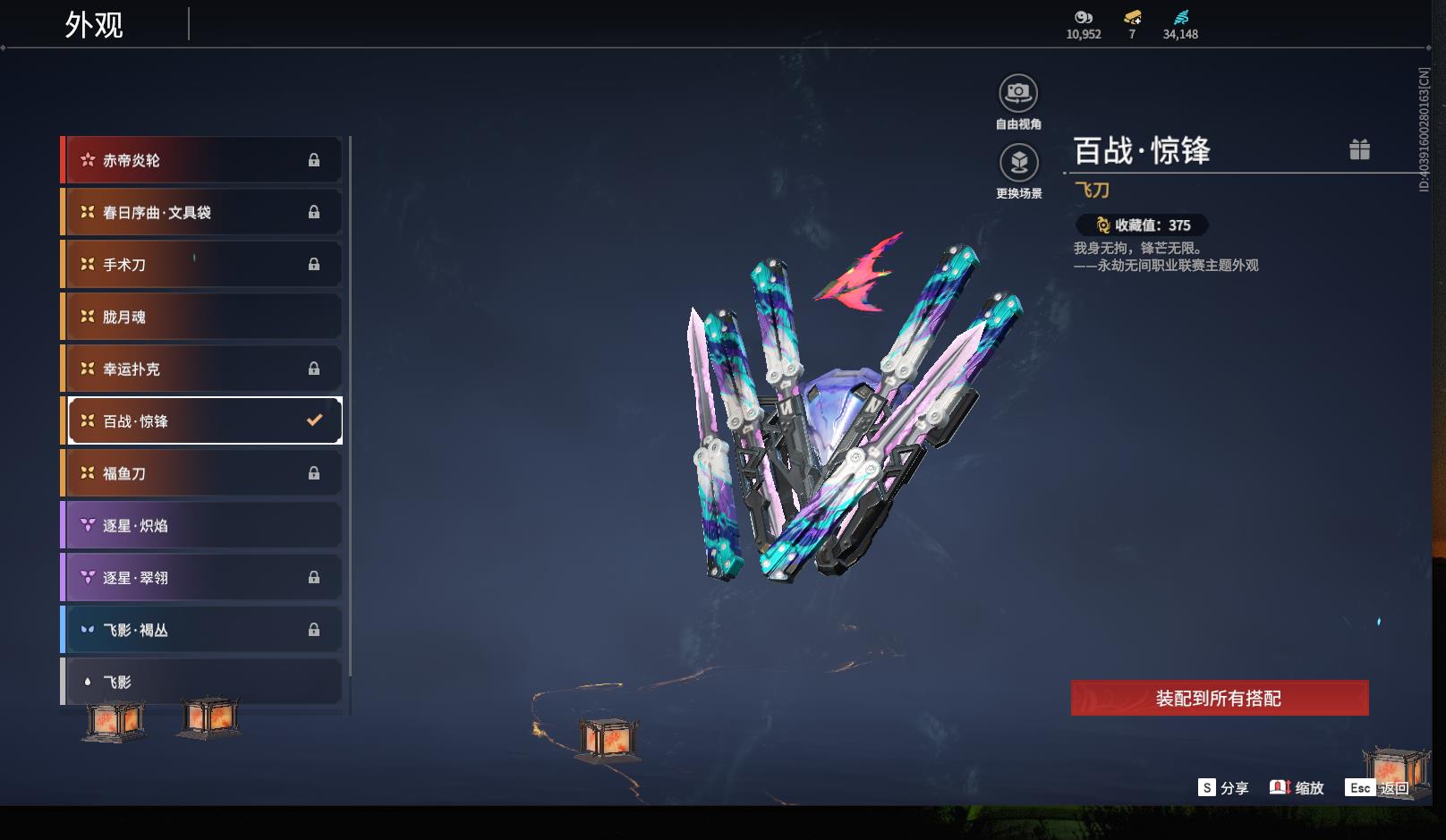Open the 自由视角 free camera view
The width and height of the screenshot is (1446, 840).
click(x=1018, y=93)
